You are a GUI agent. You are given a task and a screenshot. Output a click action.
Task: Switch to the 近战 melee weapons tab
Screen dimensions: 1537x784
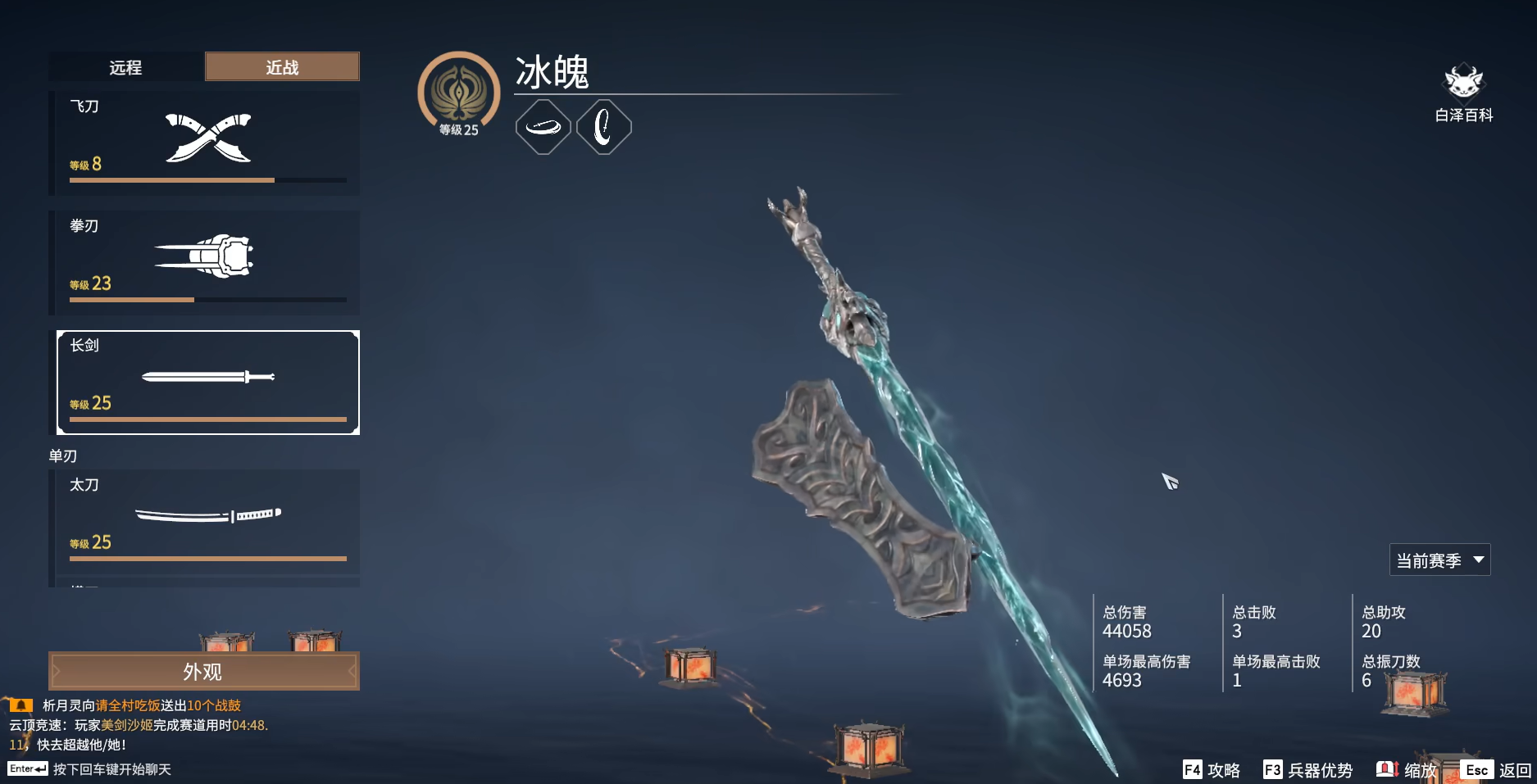pos(281,67)
